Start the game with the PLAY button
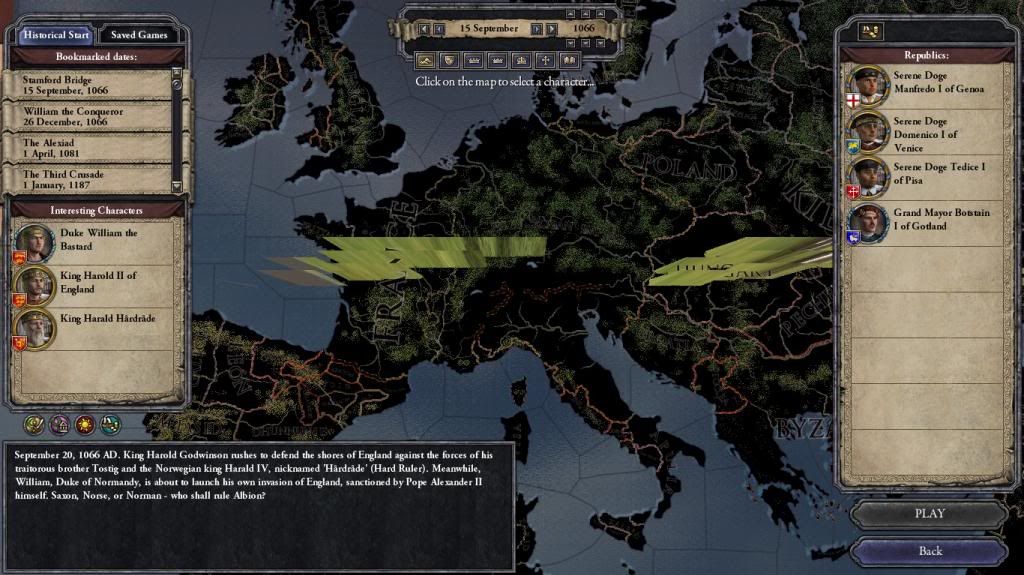The image size is (1024, 575). point(929,515)
